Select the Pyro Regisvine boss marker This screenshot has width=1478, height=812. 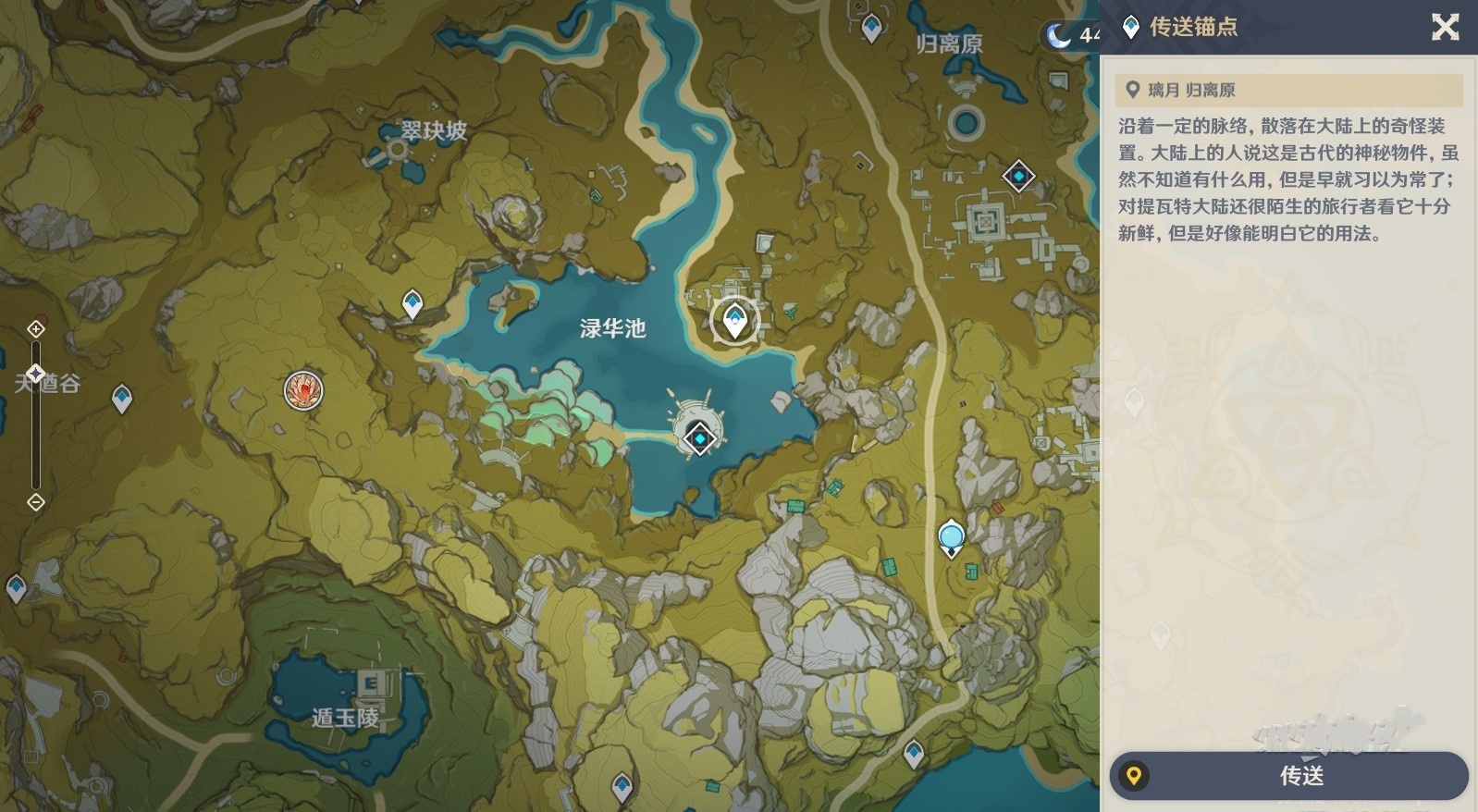303,390
